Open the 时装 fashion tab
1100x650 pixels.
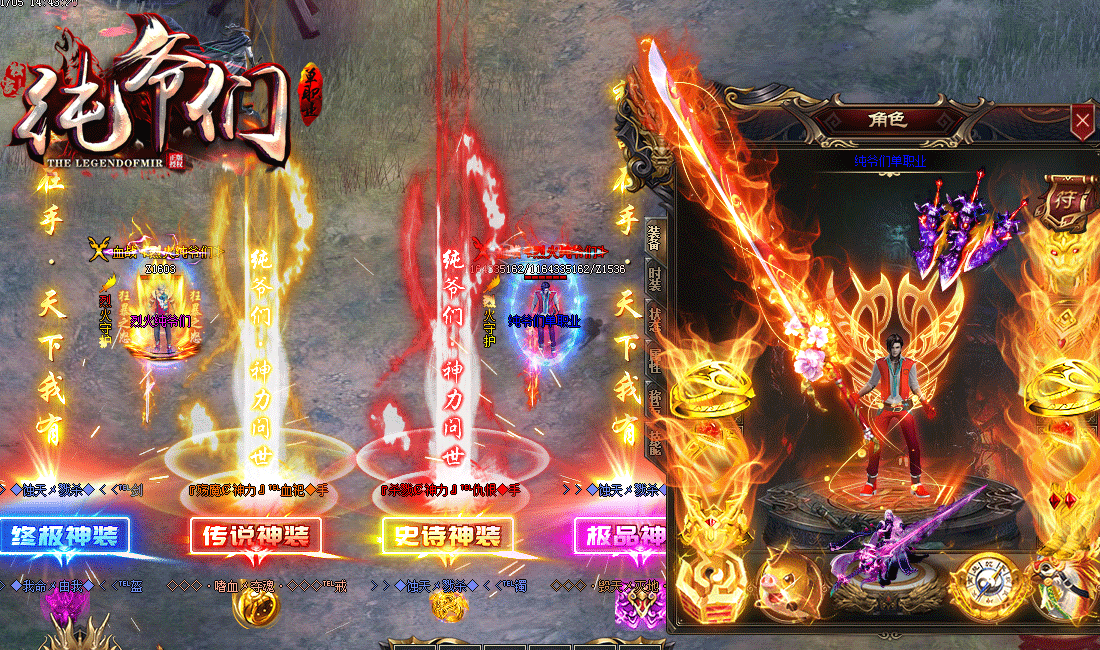pos(653,277)
